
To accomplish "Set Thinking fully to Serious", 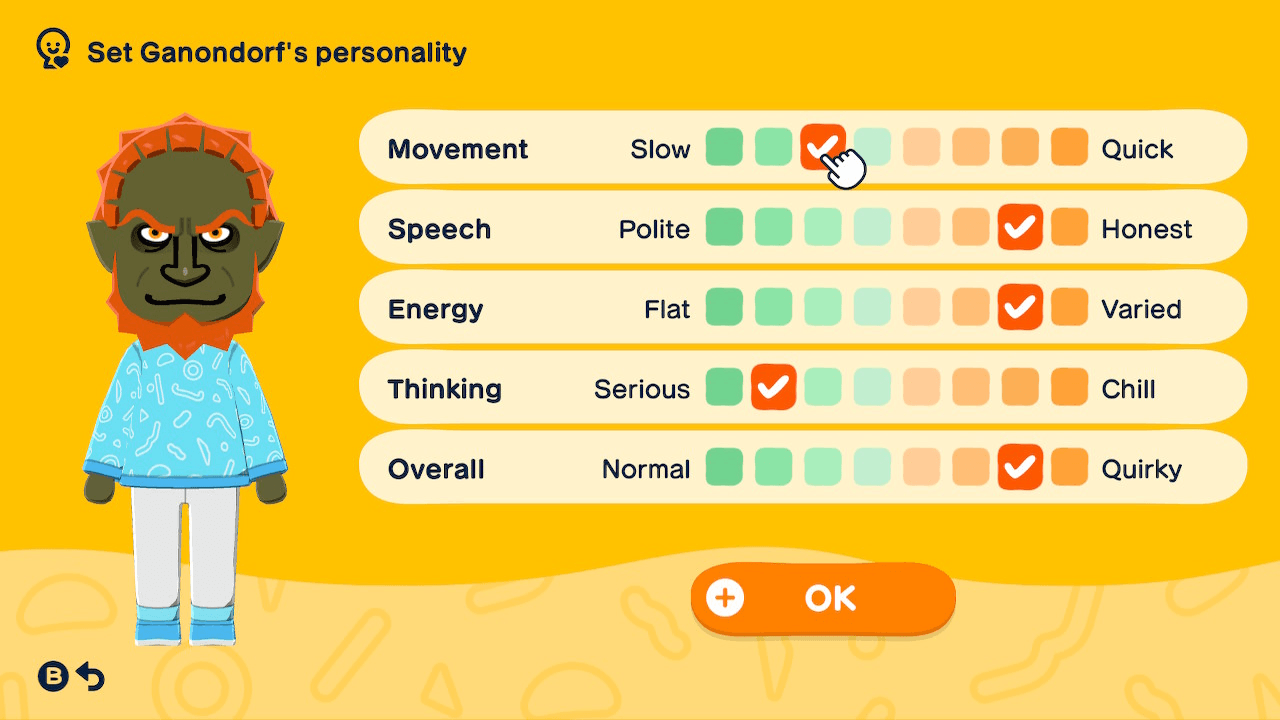I will coord(724,387).
